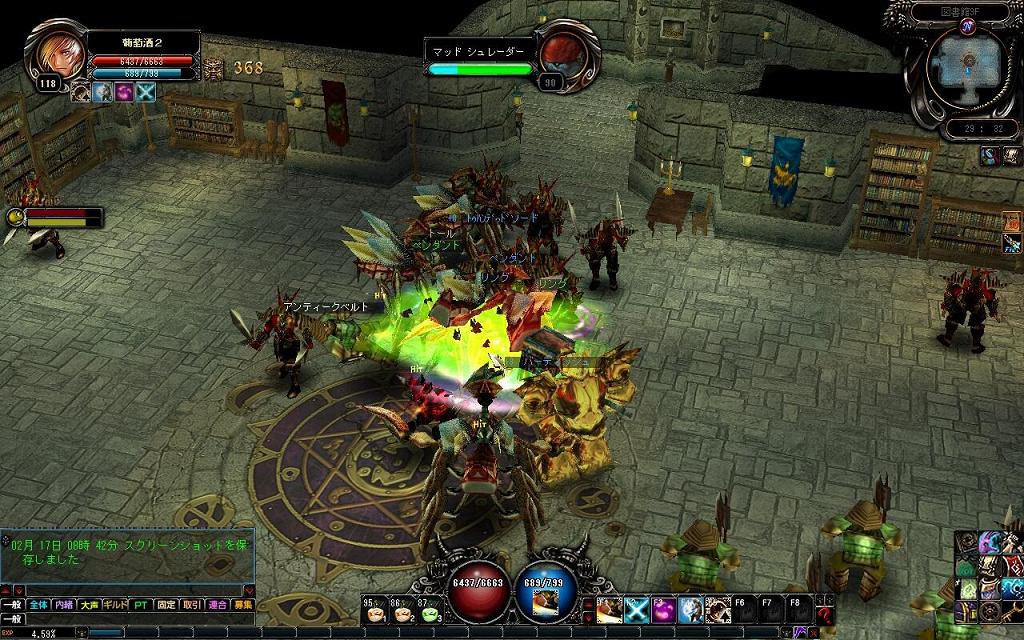Click the swirling purple buff icon under the name

[125, 92]
